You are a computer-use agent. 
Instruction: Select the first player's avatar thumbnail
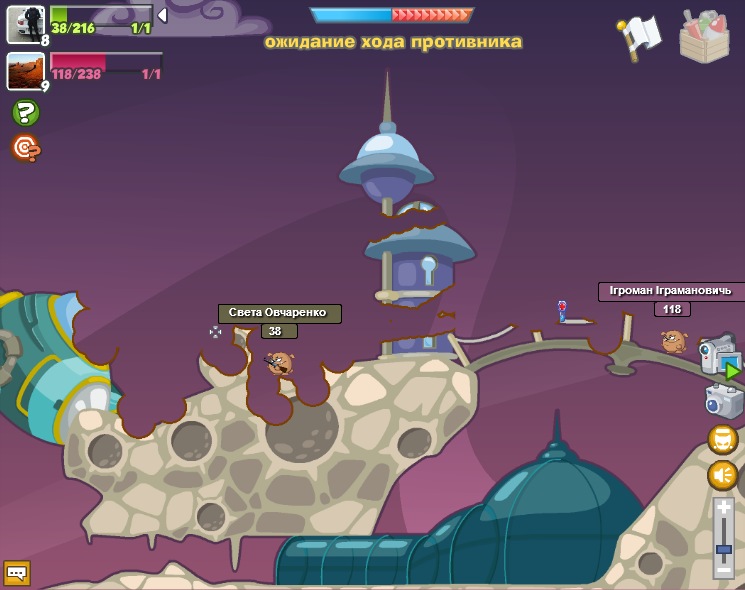click(x=25, y=24)
